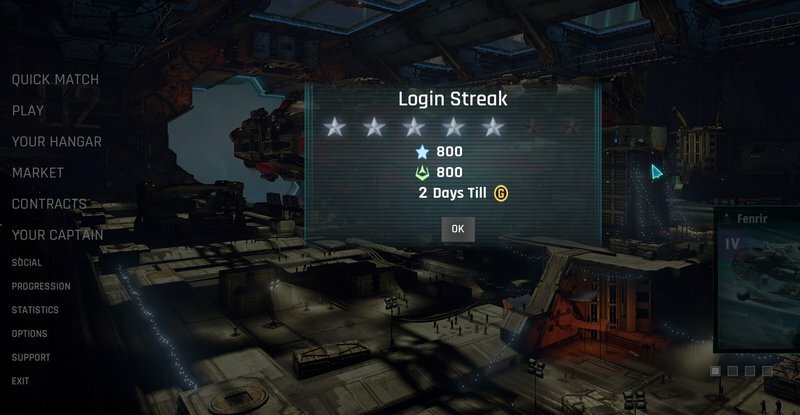Confirm the Login Streak with OK
800x415 pixels.
(x=457, y=229)
